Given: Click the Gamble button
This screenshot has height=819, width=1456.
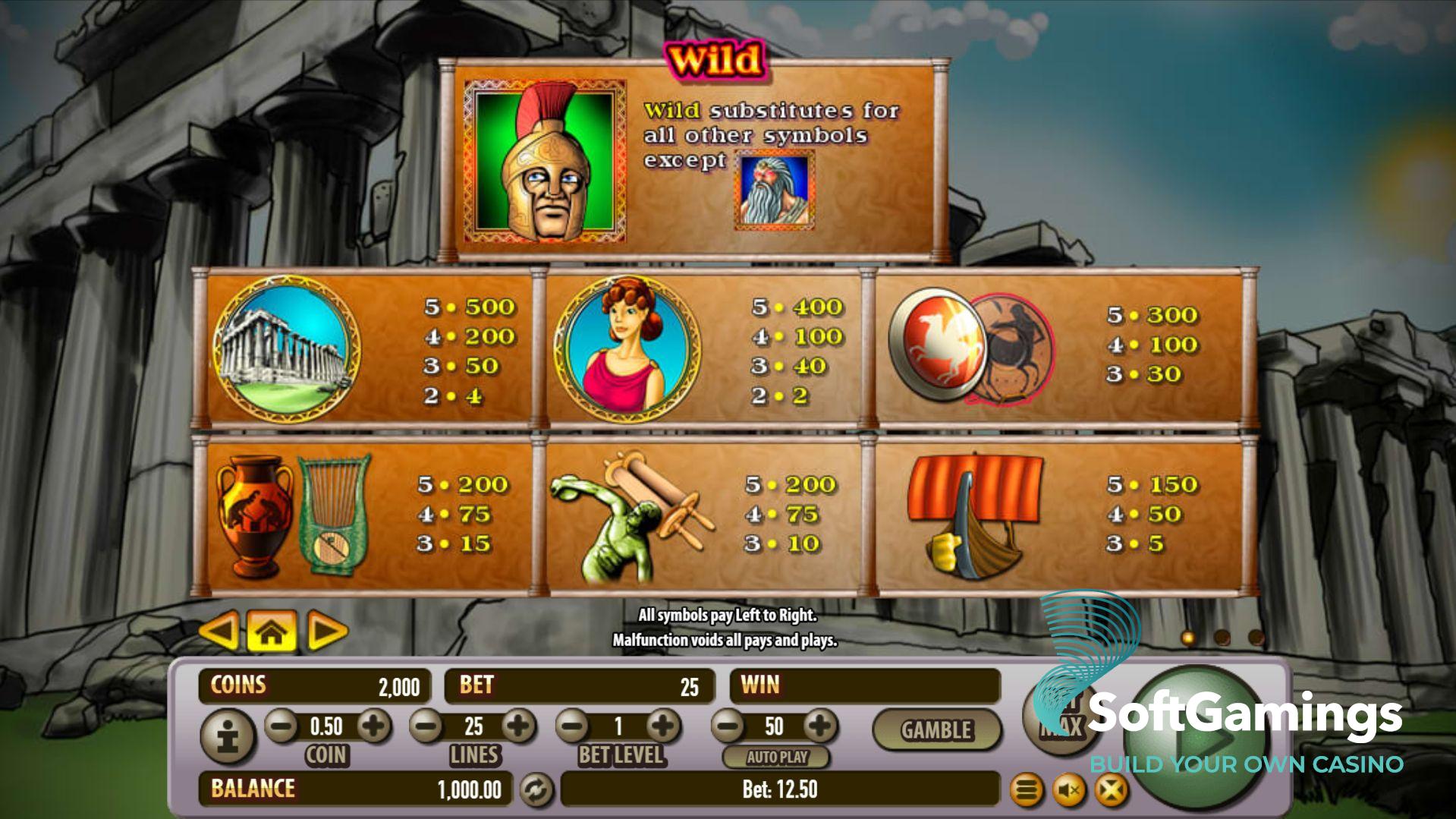Looking at the screenshot, I should pyautogui.click(x=936, y=730).
